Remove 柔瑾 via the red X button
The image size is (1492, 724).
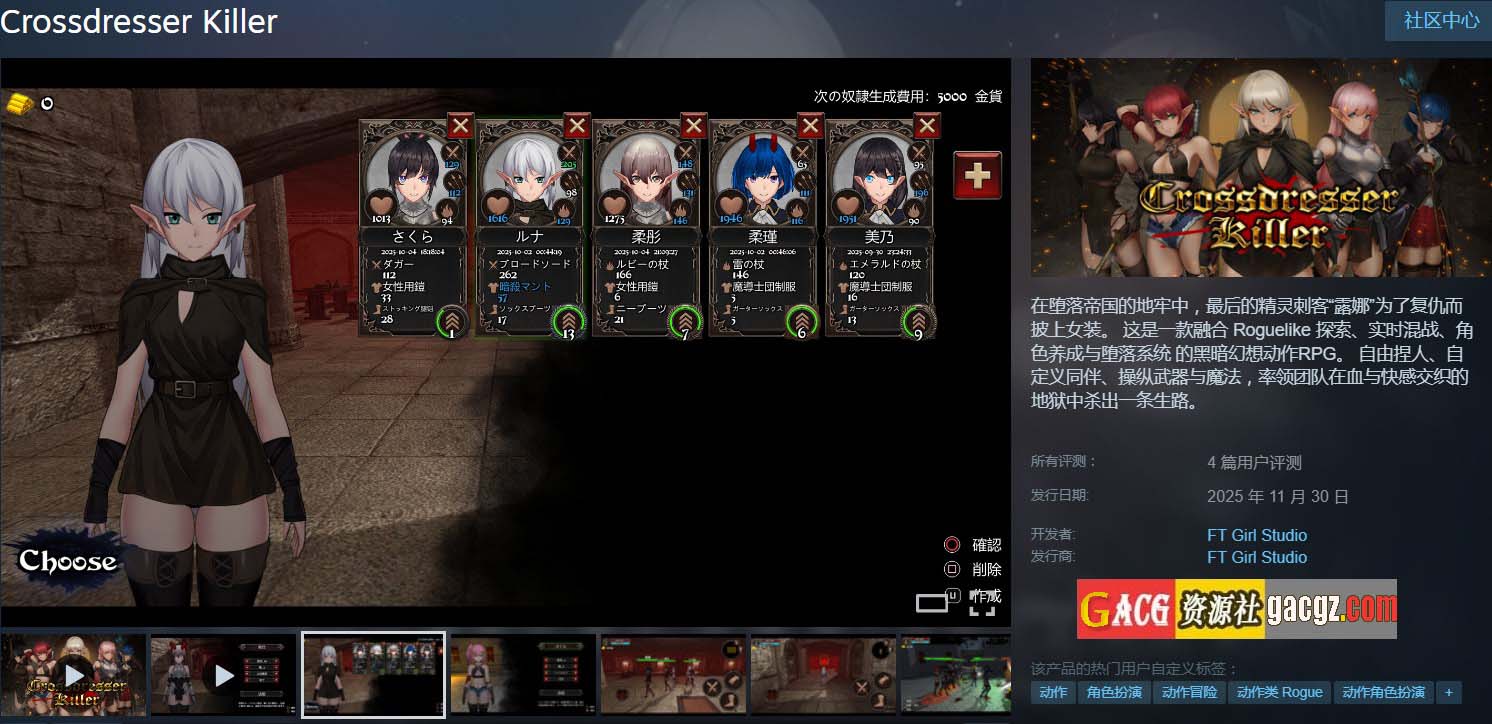pos(810,126)
